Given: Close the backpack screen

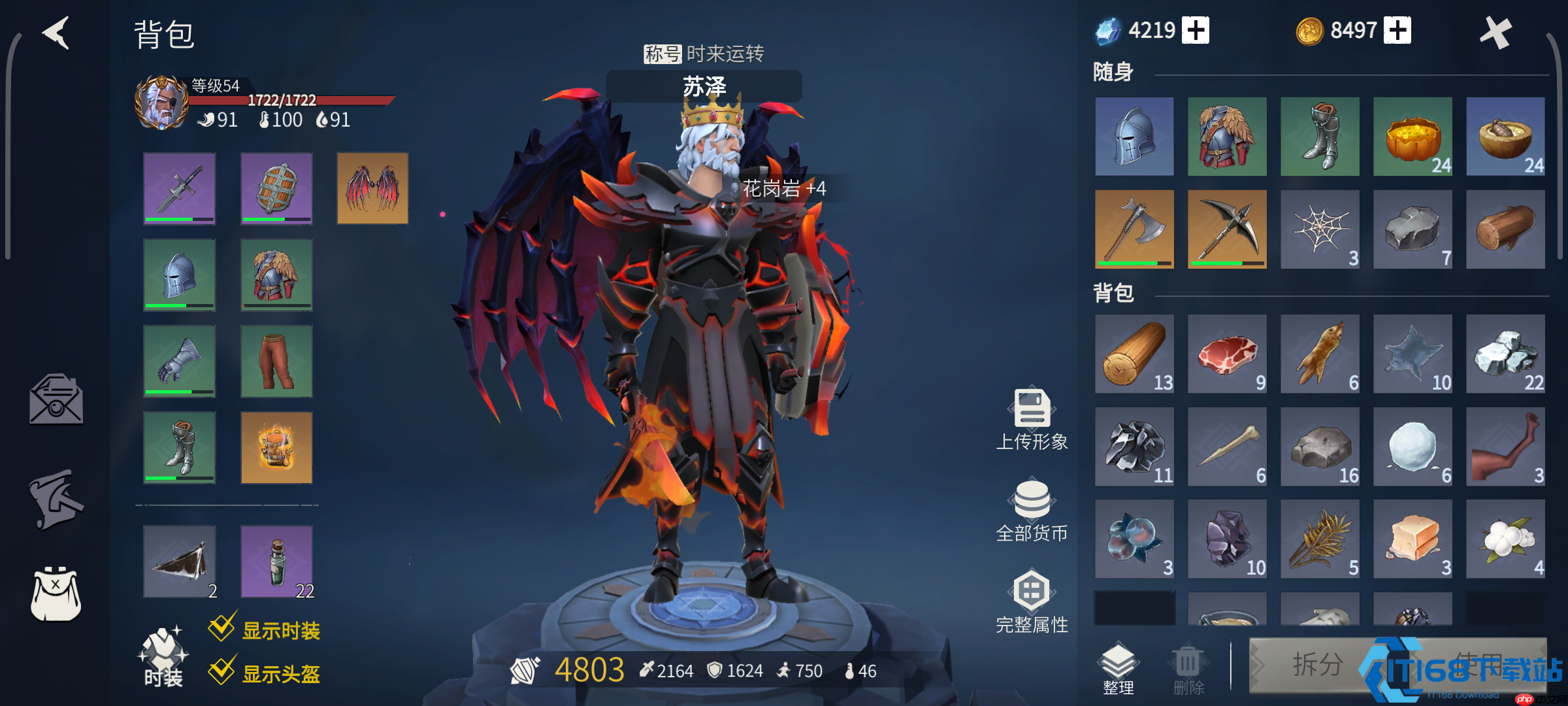Looking at the screenshot, I should 1495,32.
